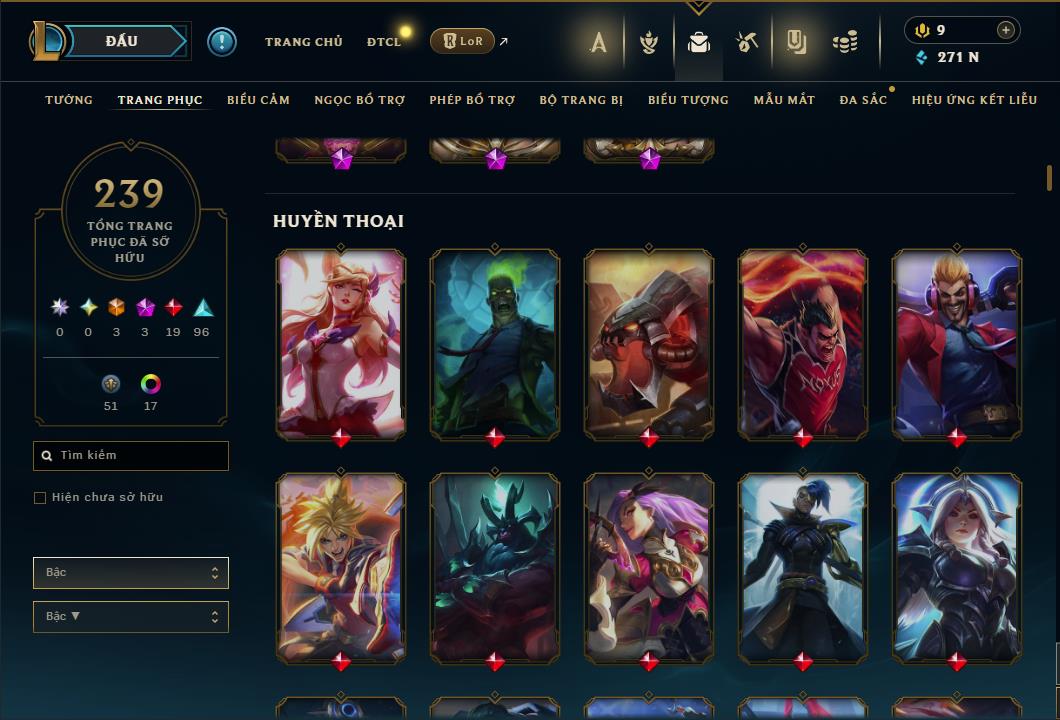Select the ĐA SẮC chromas tab
Screen dimensions: 1060x720
[863, 100]
